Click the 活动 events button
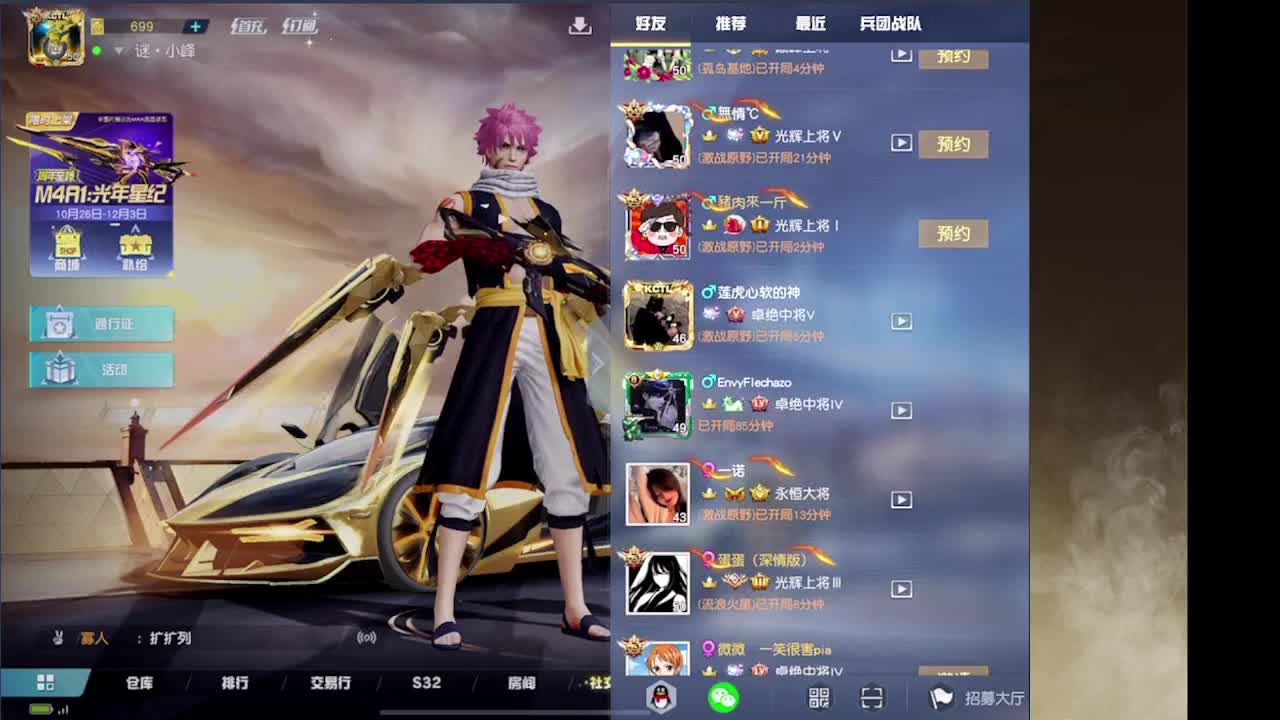Screen dimensions: 1280x720 (x=103, y=370)
